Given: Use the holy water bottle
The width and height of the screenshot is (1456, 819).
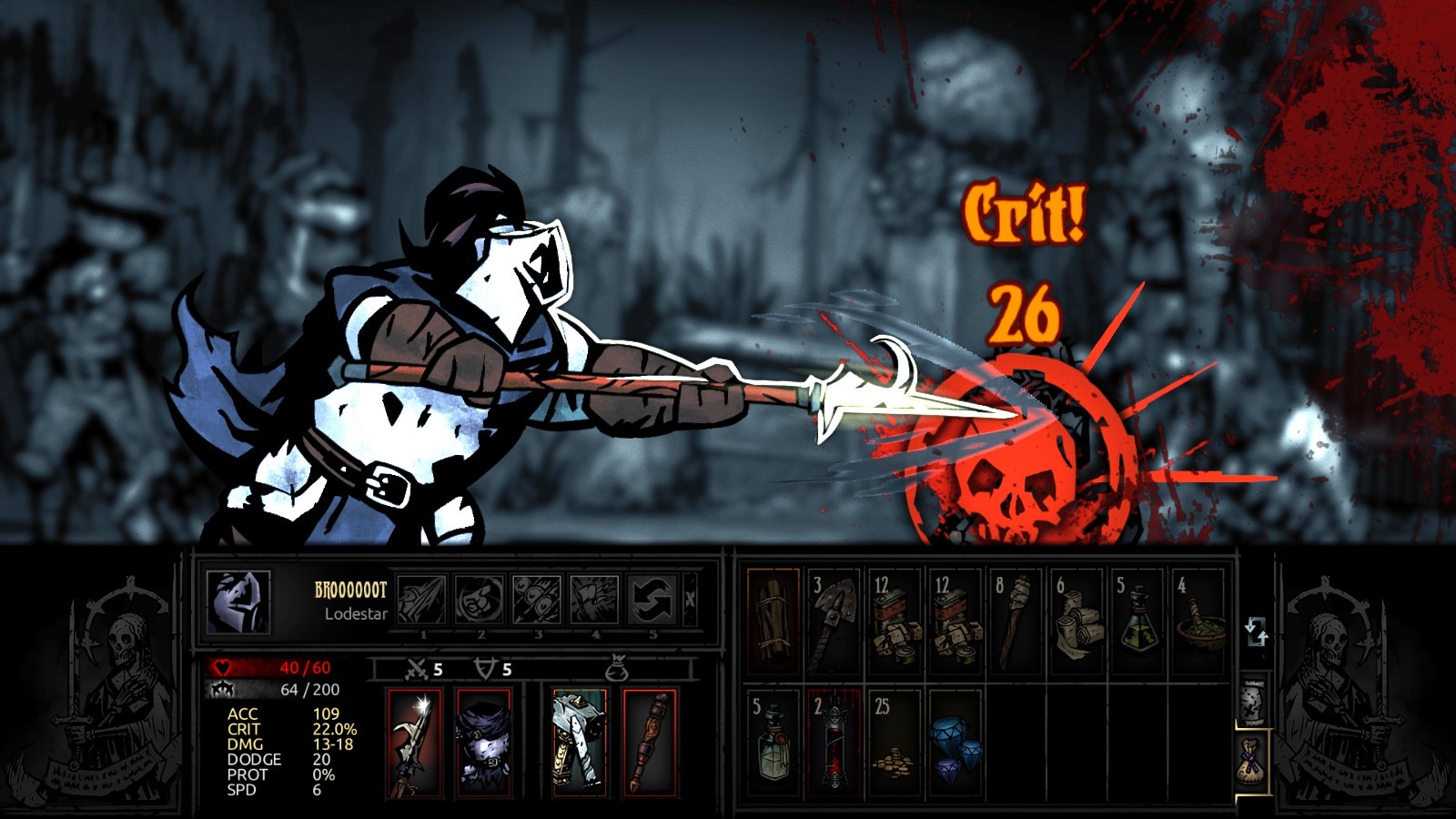Looking at the screenshot, I should pyautogui.click(x=773, y=741).
